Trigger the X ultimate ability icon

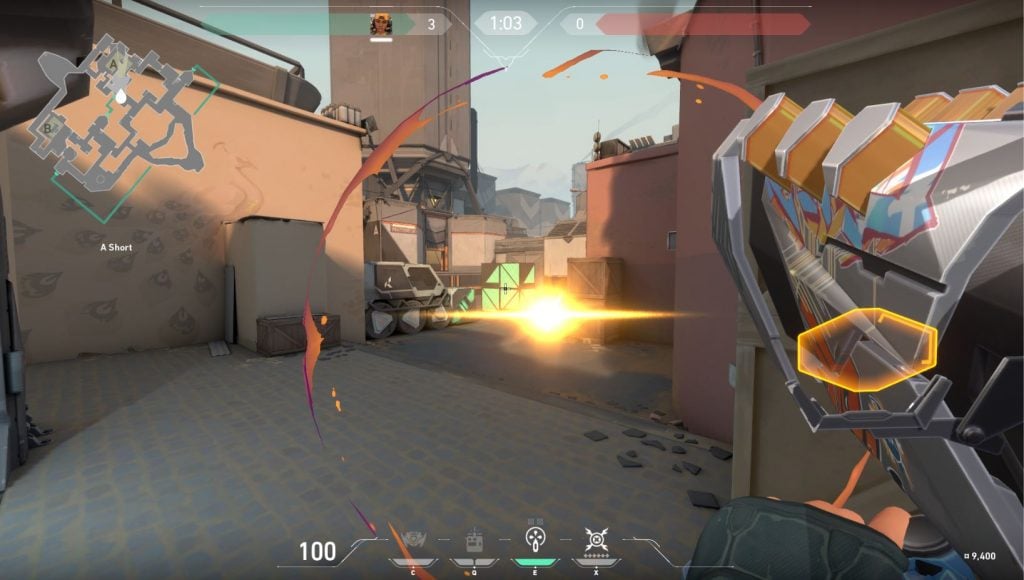coord(597,542)
